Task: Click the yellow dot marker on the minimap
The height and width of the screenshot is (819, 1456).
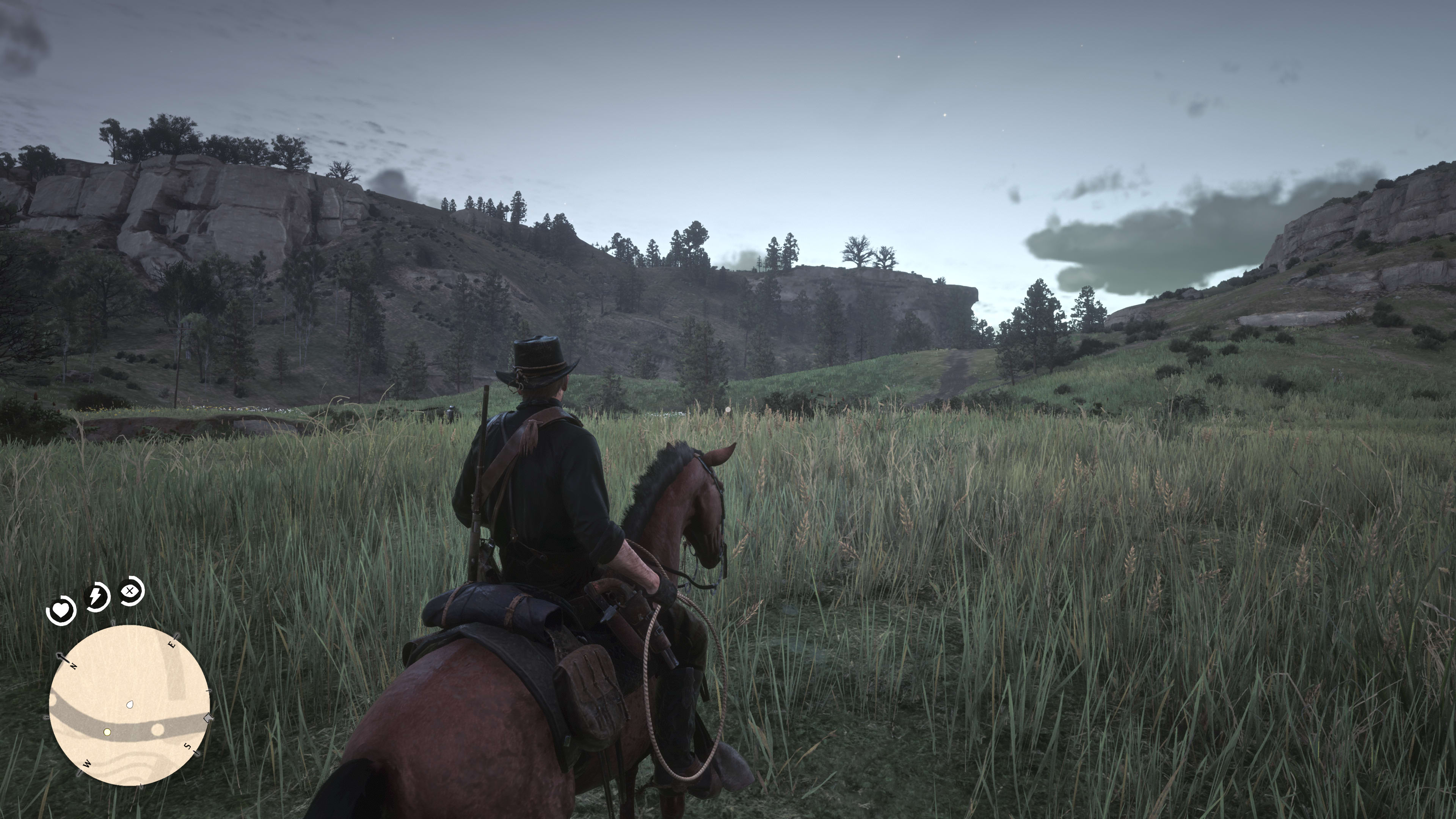Action: [x=107, y=732]
